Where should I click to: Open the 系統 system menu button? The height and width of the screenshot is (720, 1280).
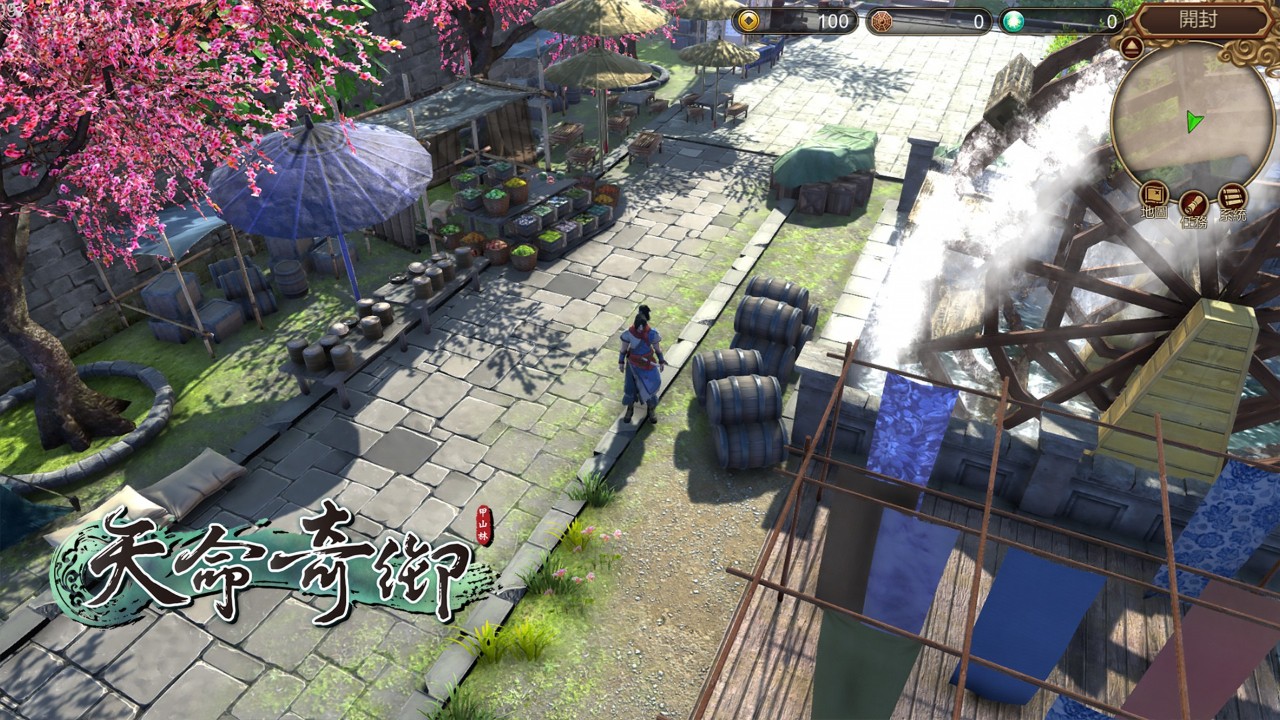pos(1232,197)
